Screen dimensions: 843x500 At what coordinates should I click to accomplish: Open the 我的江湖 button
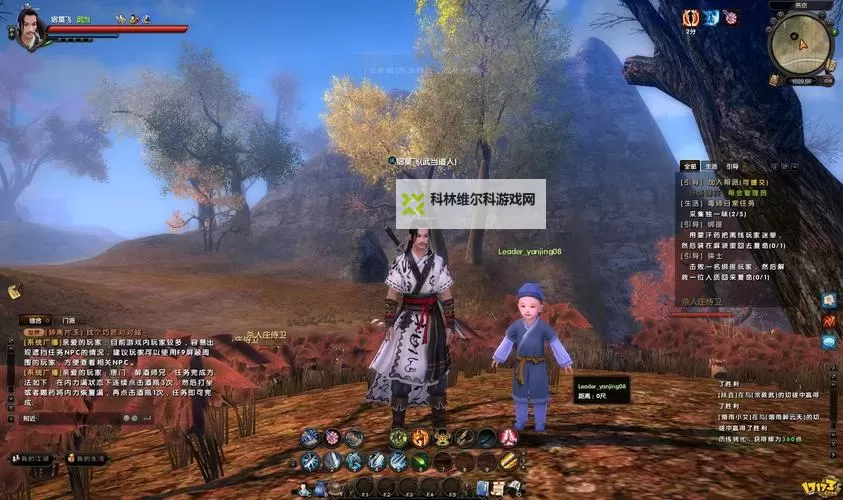pos(28,458)
